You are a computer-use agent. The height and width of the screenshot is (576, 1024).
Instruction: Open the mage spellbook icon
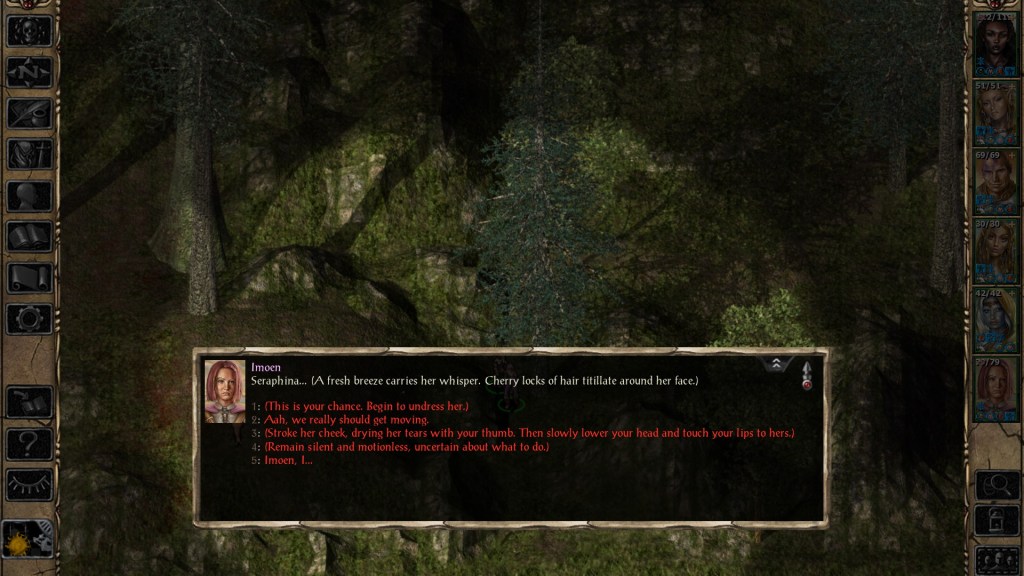(x=29, y=237)
